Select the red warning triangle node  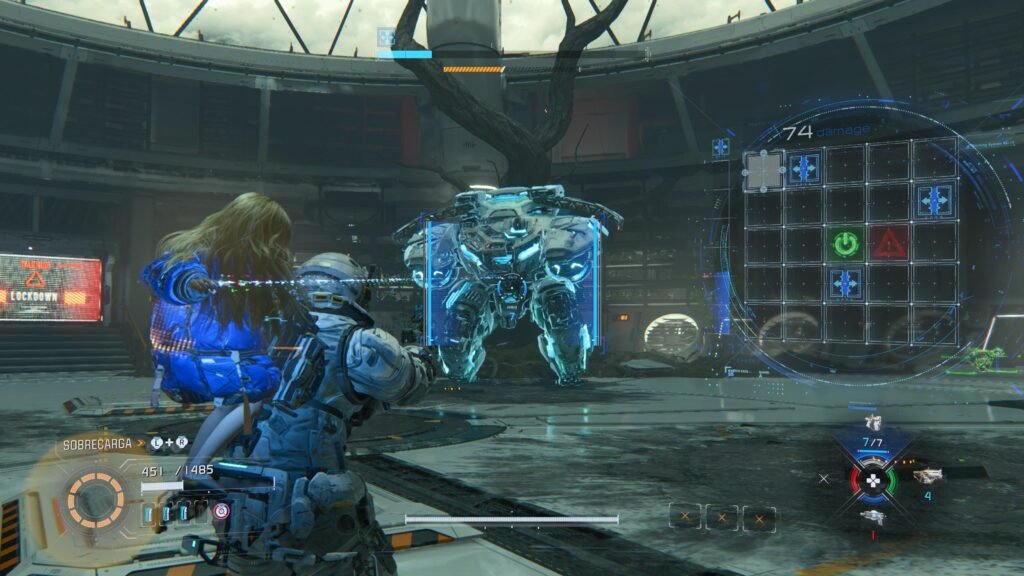(888, 242)
